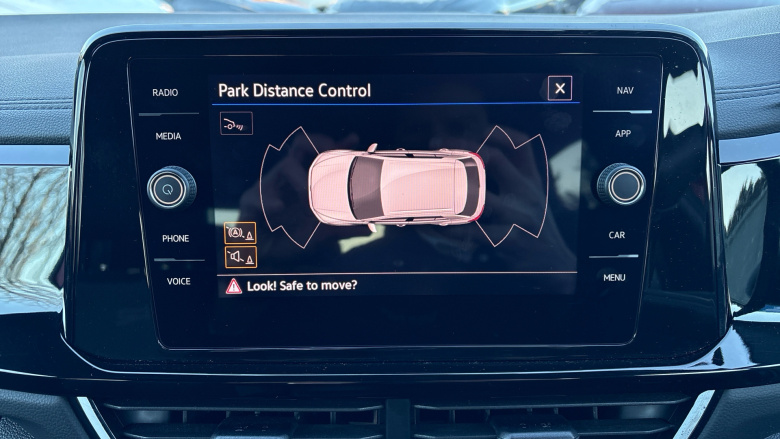This screenshot has height=439, width=780.
Task: Tap the parking sensor settings icon
Action: tap(236, 123)
